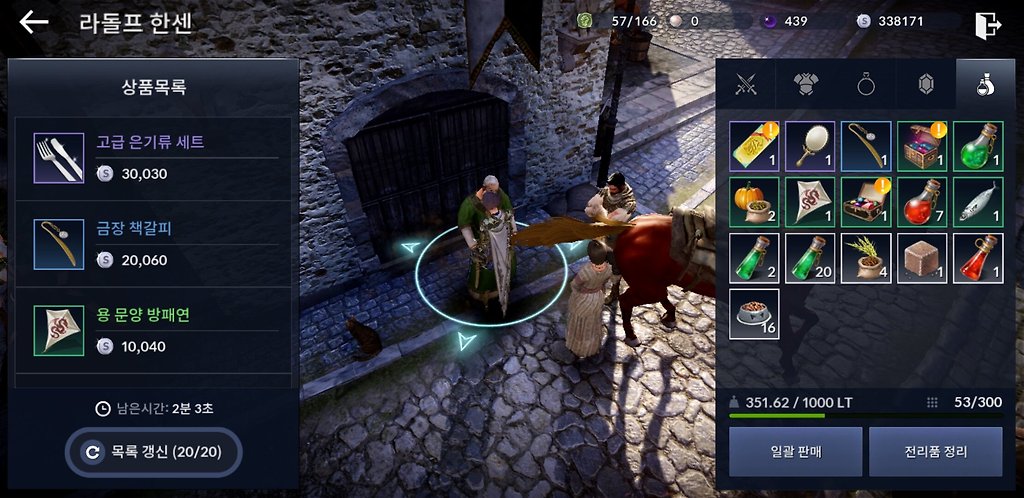Switch to the crossed swords weapon tab

744,86
